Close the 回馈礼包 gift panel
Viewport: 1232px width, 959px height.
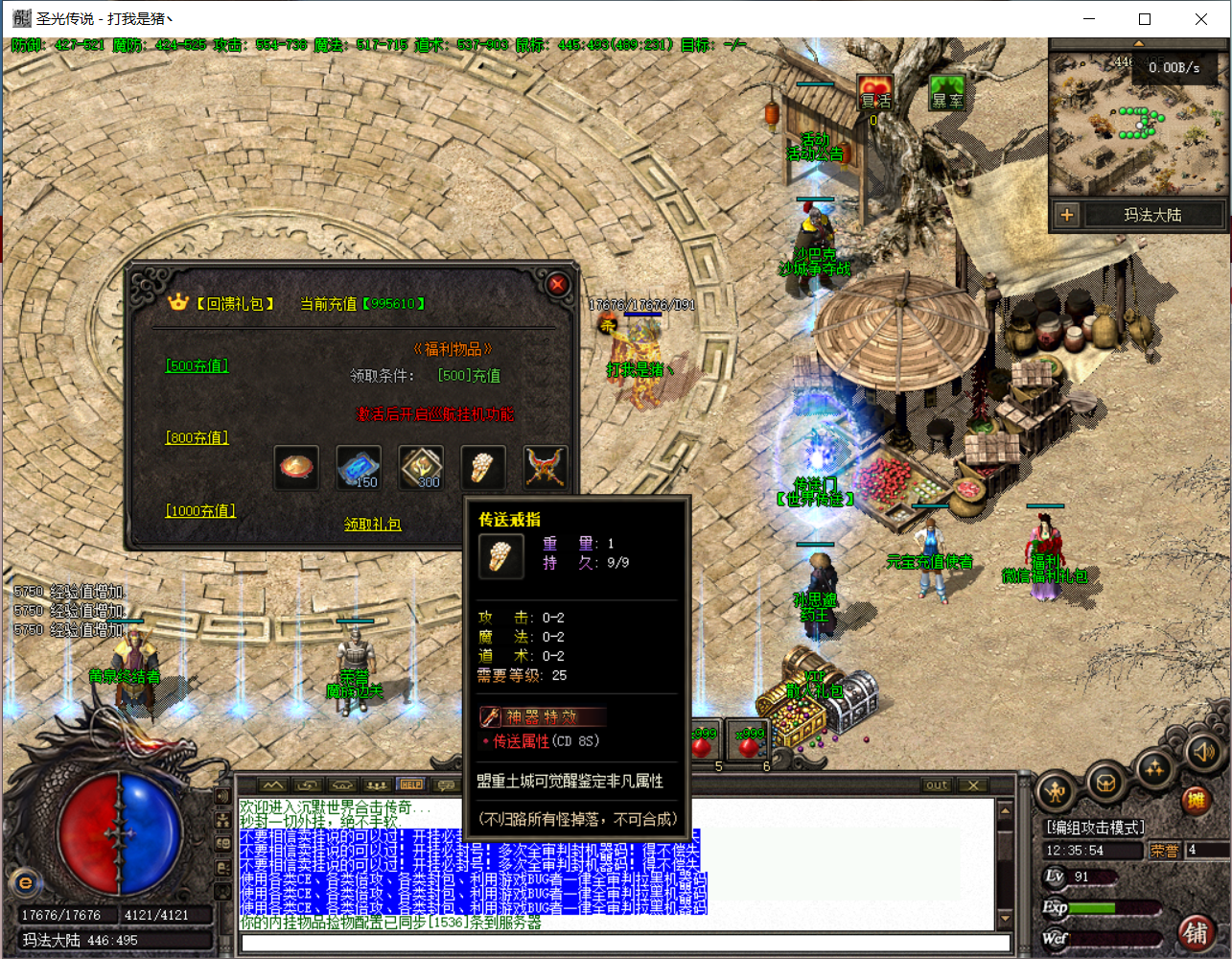click(x=557, y=284)
